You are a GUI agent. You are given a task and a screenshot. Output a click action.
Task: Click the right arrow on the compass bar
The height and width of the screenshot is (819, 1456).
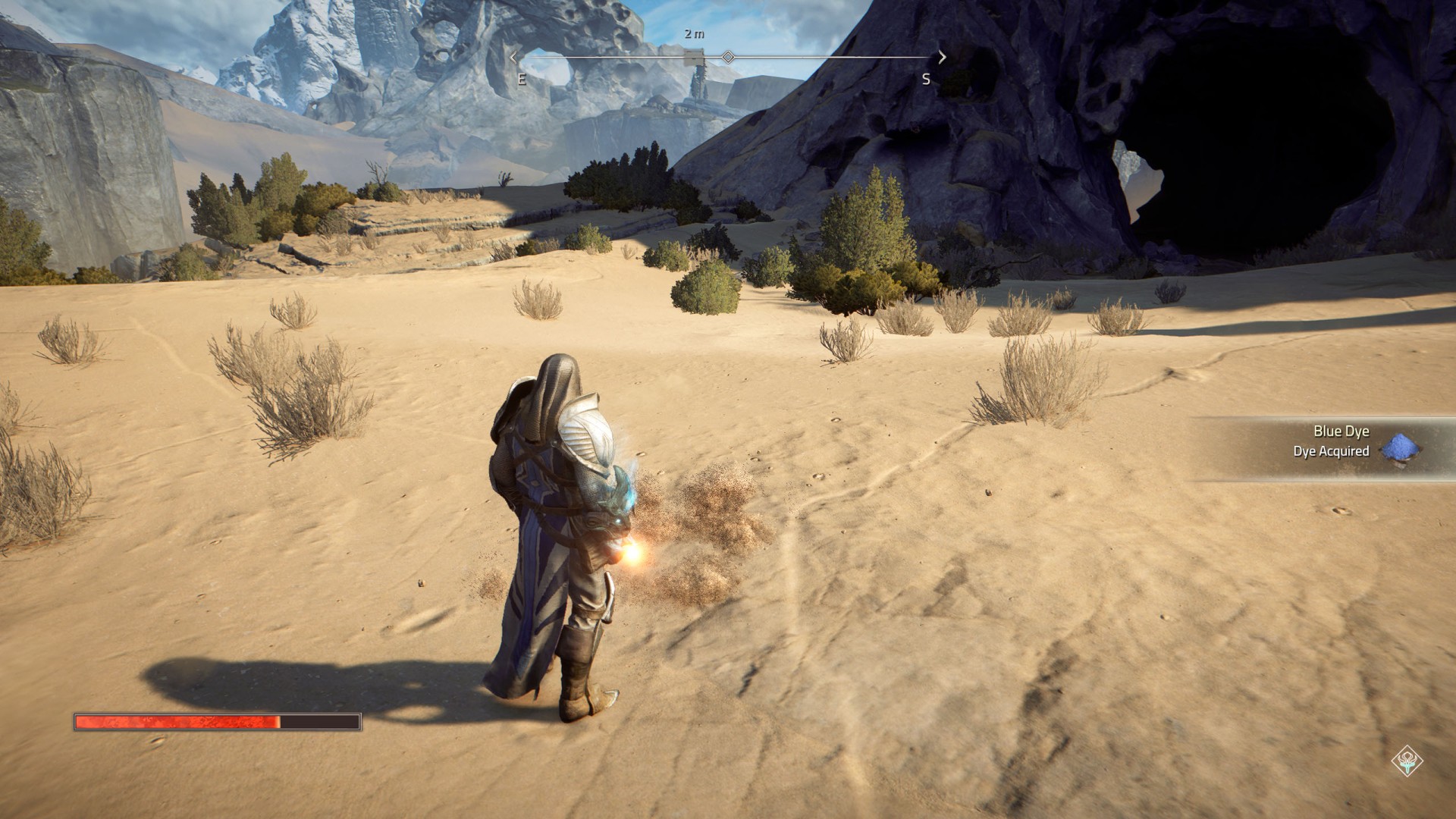(x=942, y=57)
